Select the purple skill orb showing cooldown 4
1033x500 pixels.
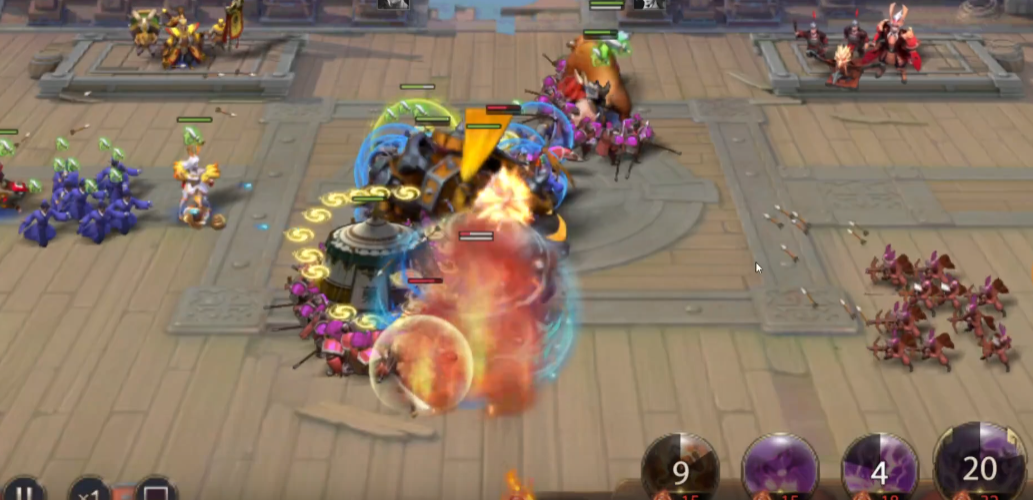point(880,469)
